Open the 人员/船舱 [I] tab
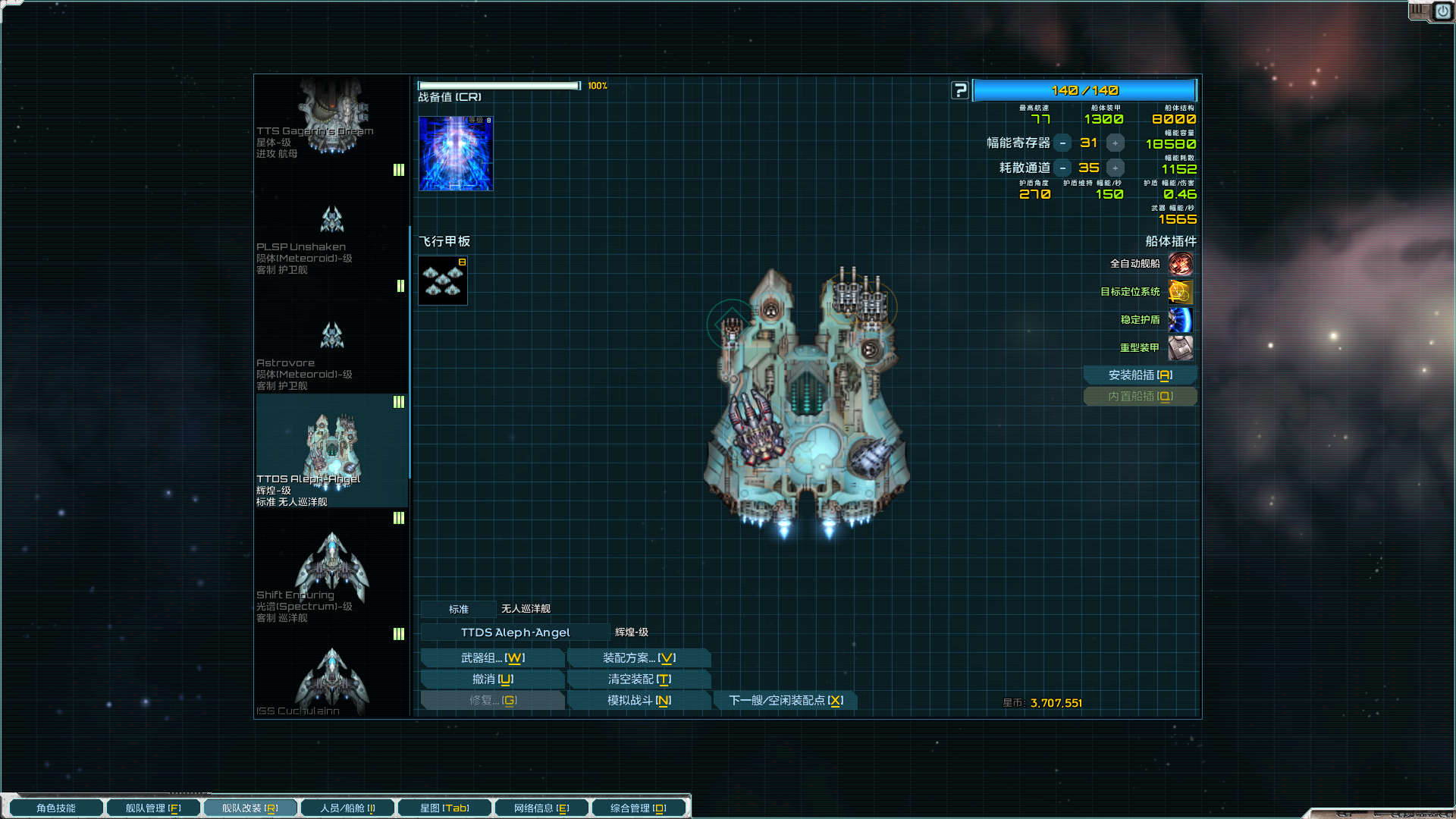 (347, 807)
